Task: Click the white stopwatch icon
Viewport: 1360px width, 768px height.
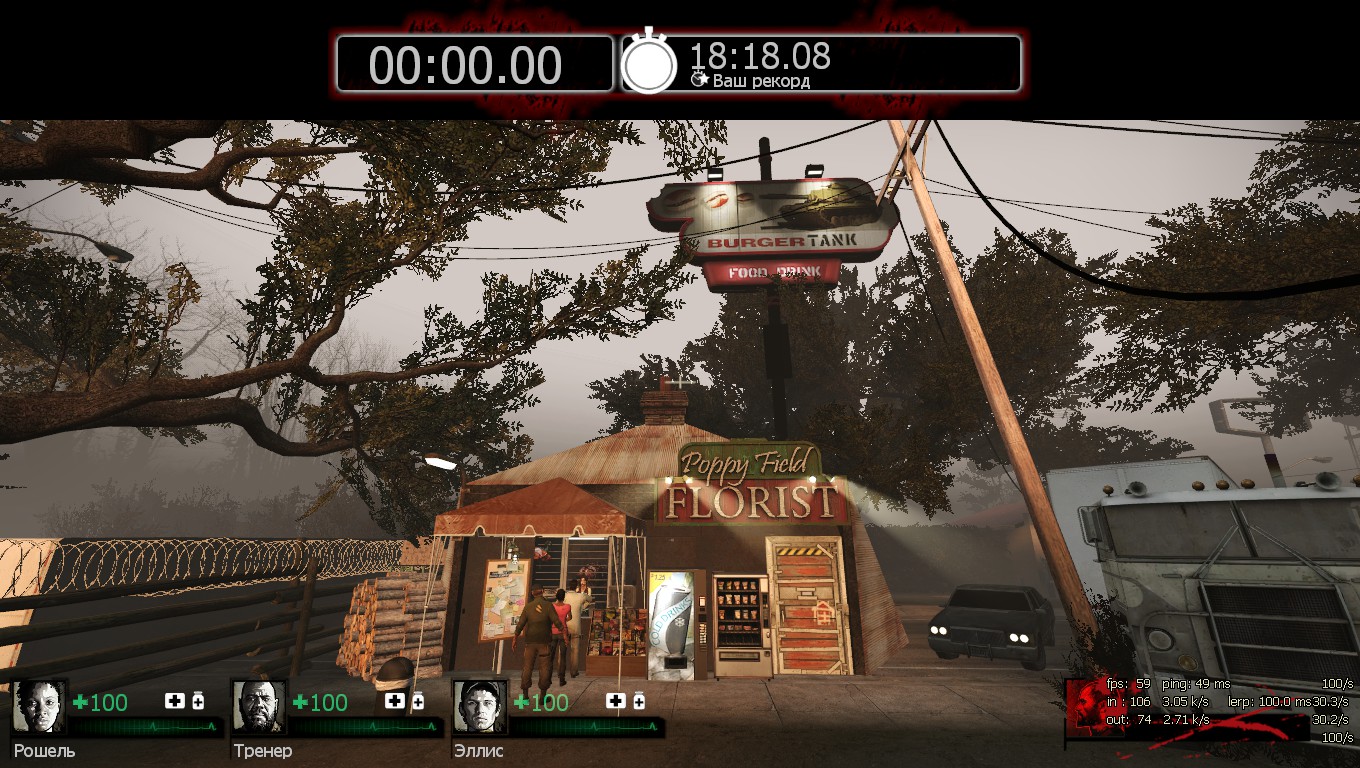Action: [x=650, y=62]
